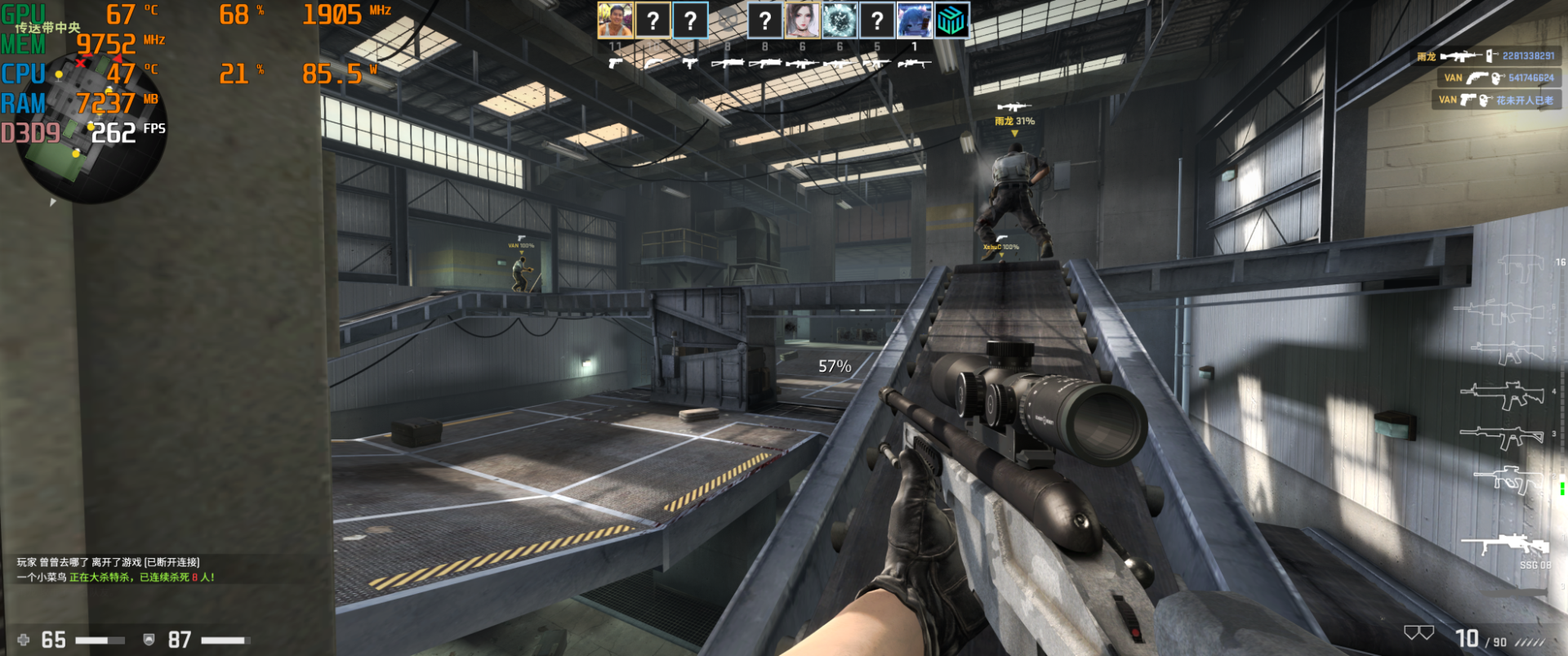
Task: Click the kill feed entry for 花未开人已老
Action: (1495, 100)
